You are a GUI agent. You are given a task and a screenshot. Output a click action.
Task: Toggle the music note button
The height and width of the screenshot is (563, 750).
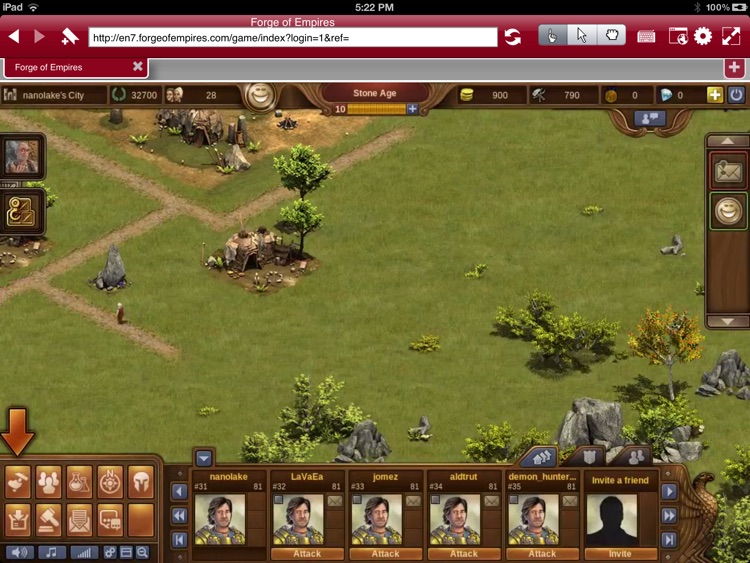pyautogui.click(x=50, y=552)
